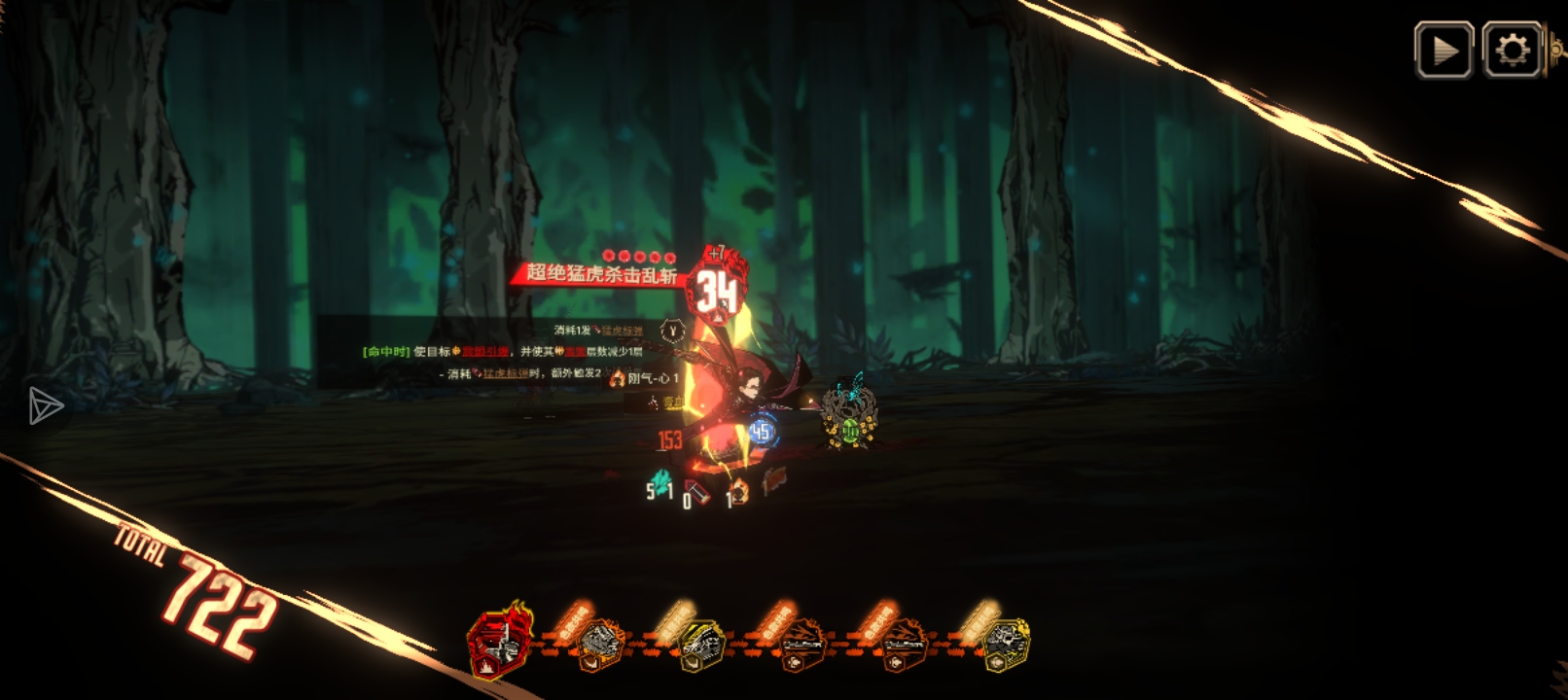
Task: Click the paper-plane arrow icon
Action: point(45,405)
